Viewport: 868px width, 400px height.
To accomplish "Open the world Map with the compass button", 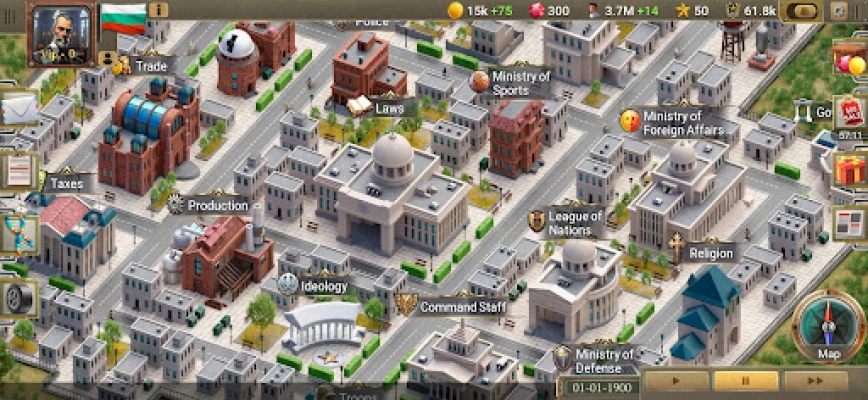I will coord(829,327).
